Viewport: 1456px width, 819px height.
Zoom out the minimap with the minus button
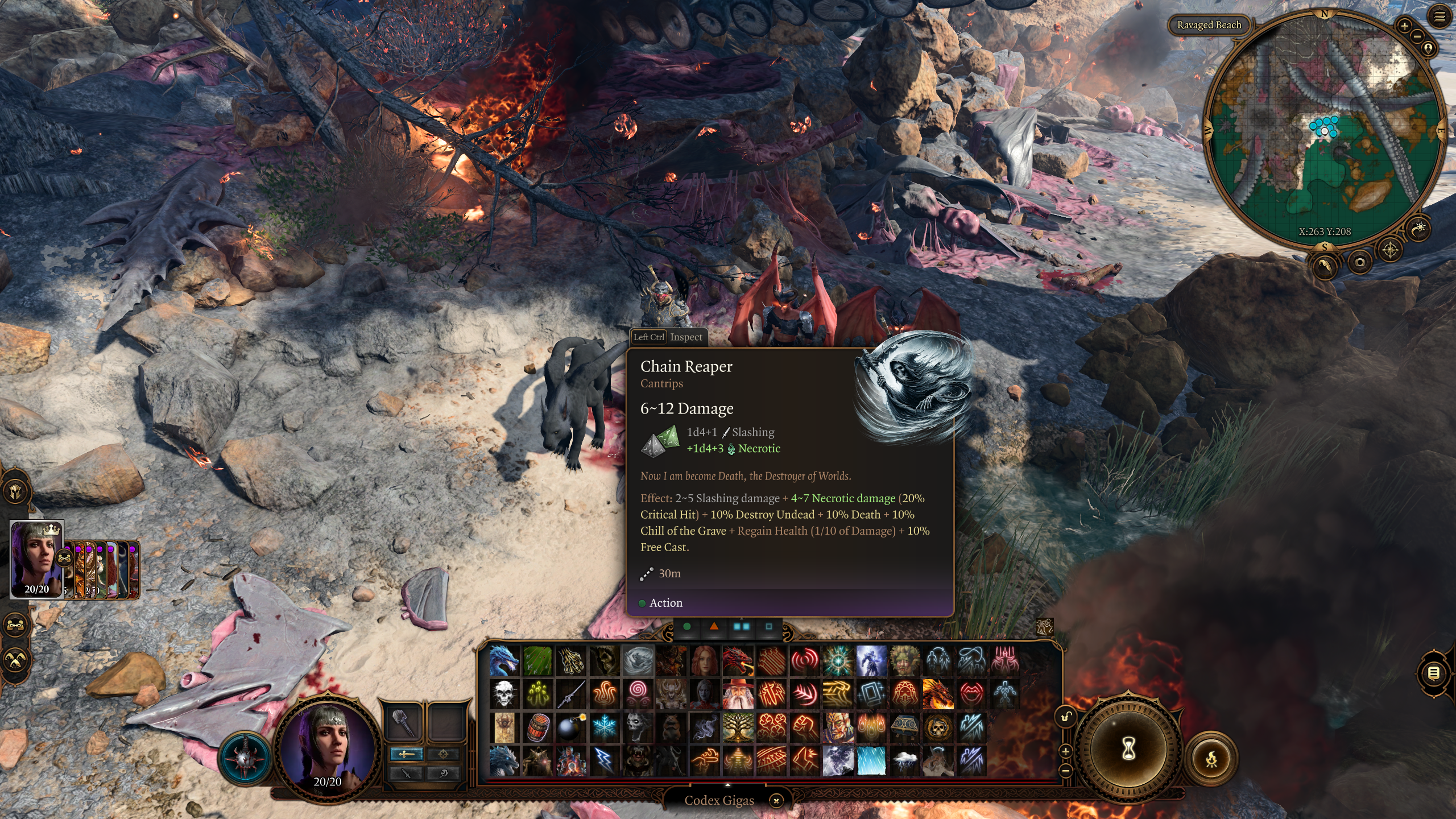pos(1417,36)
